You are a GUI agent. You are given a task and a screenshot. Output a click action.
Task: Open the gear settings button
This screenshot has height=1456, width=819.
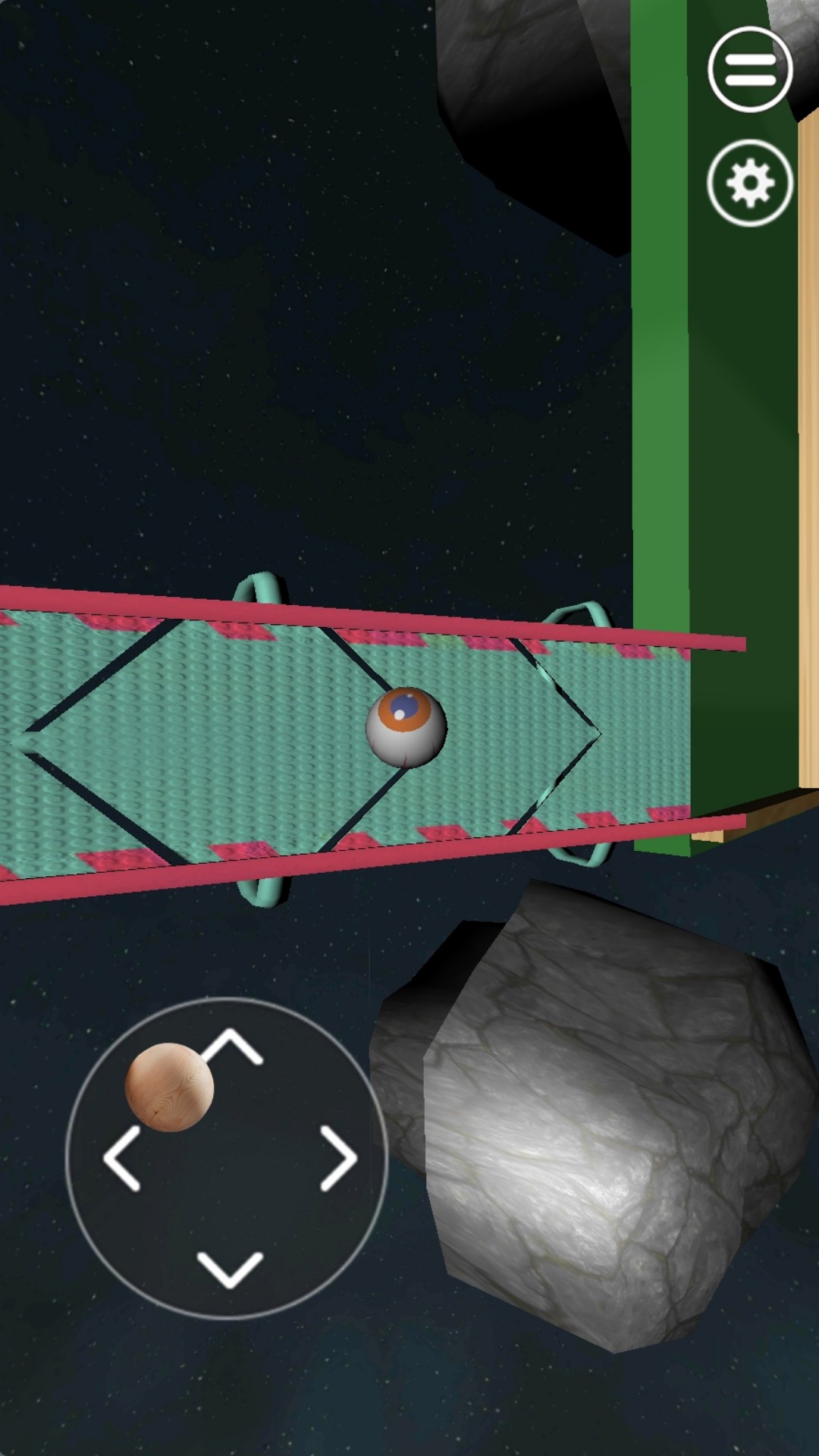[x=750, y=183]
